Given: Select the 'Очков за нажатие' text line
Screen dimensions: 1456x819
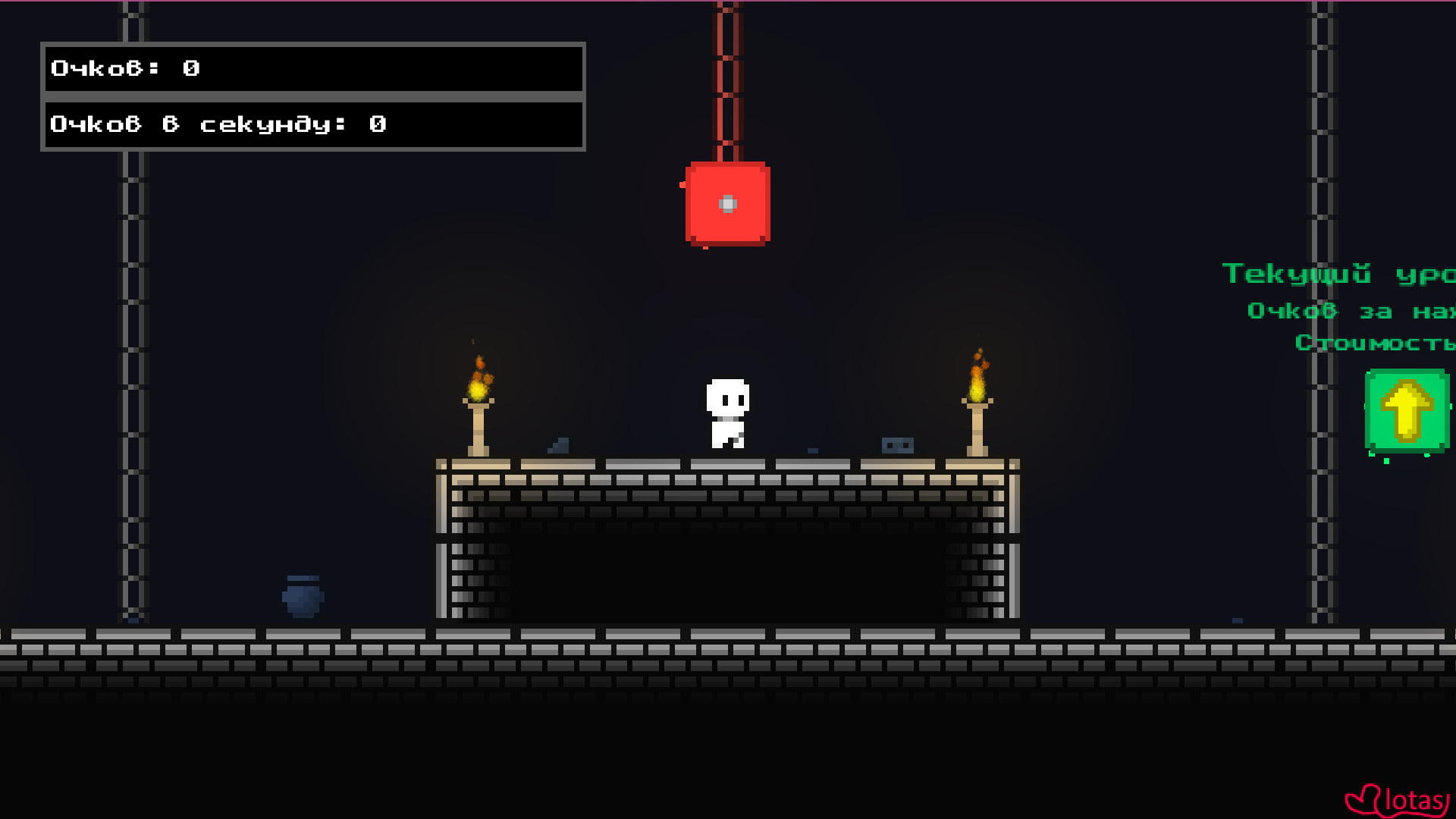Looking at the screenshot, I should (x=1357, y=310).
